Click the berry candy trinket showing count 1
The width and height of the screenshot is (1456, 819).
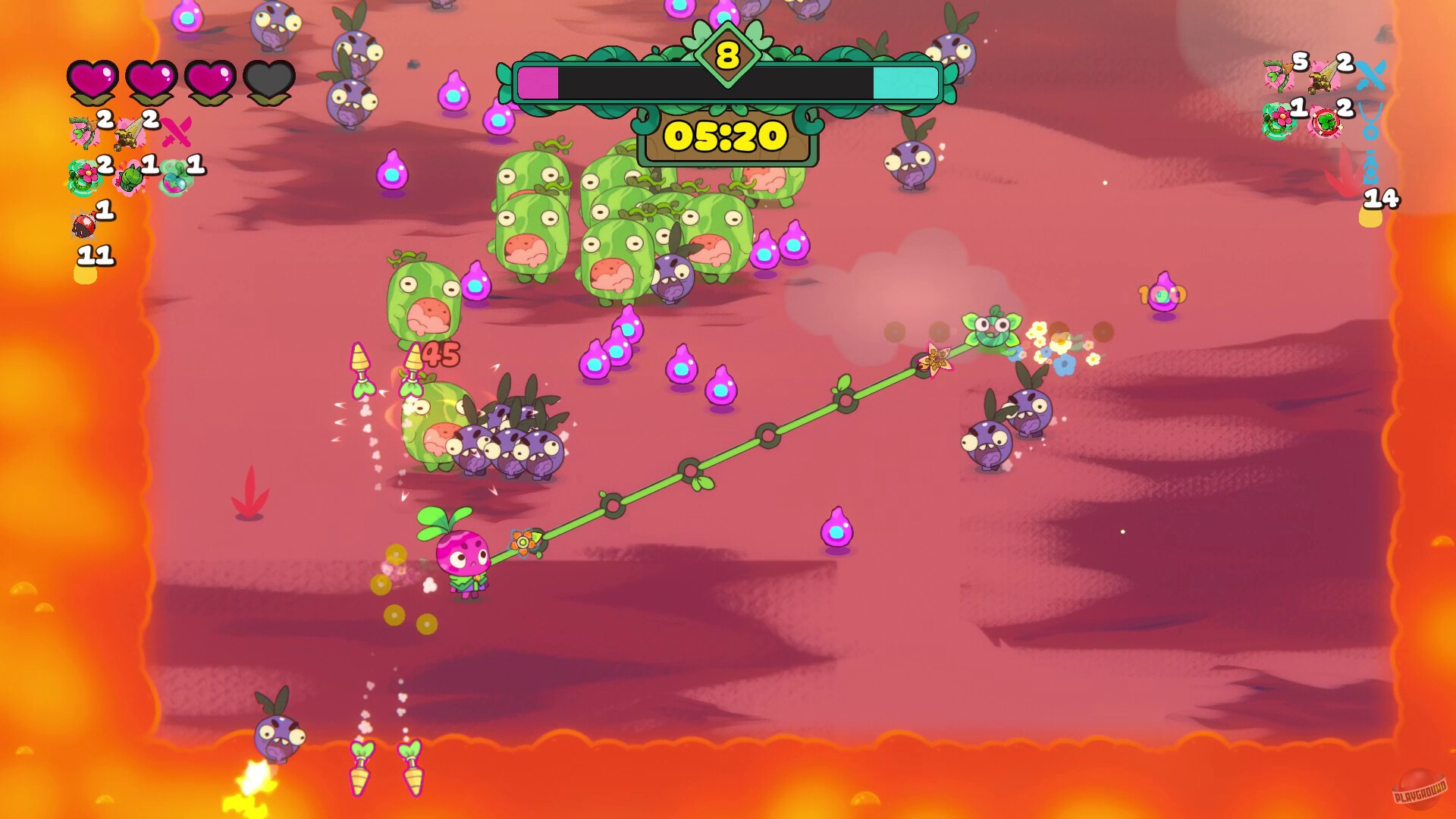[174, 179]
